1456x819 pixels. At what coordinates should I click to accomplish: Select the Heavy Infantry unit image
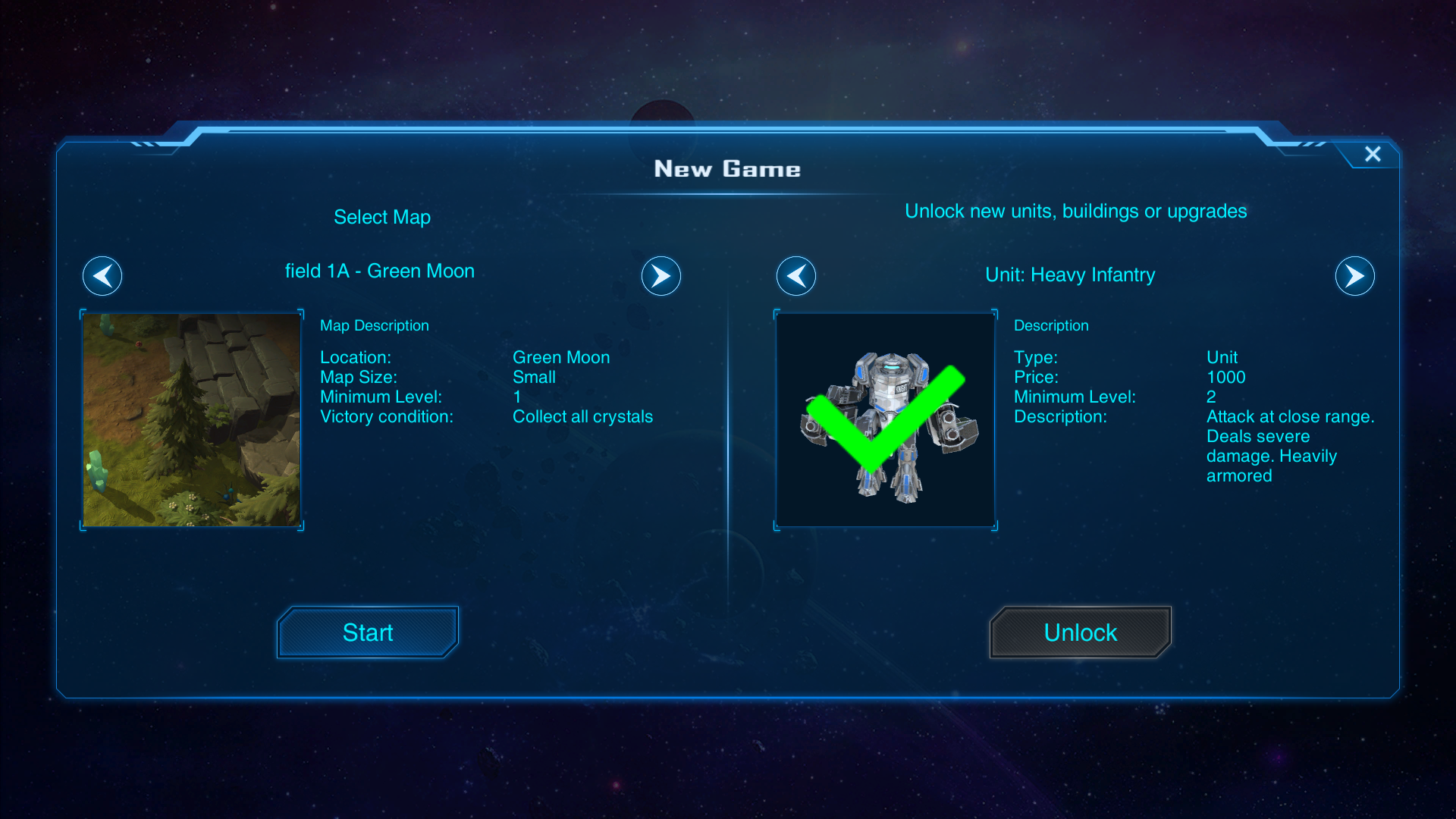click(886, 420)
